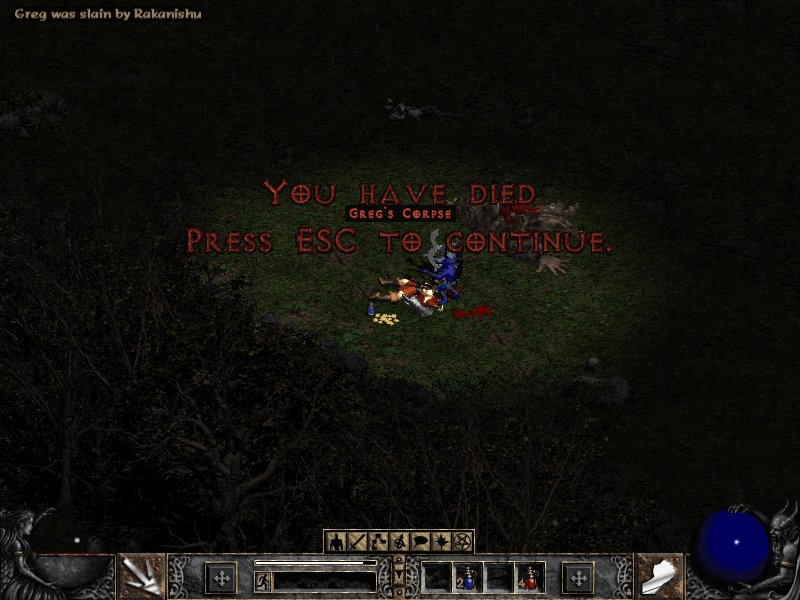Open the skill tree icon

[378, 541]
